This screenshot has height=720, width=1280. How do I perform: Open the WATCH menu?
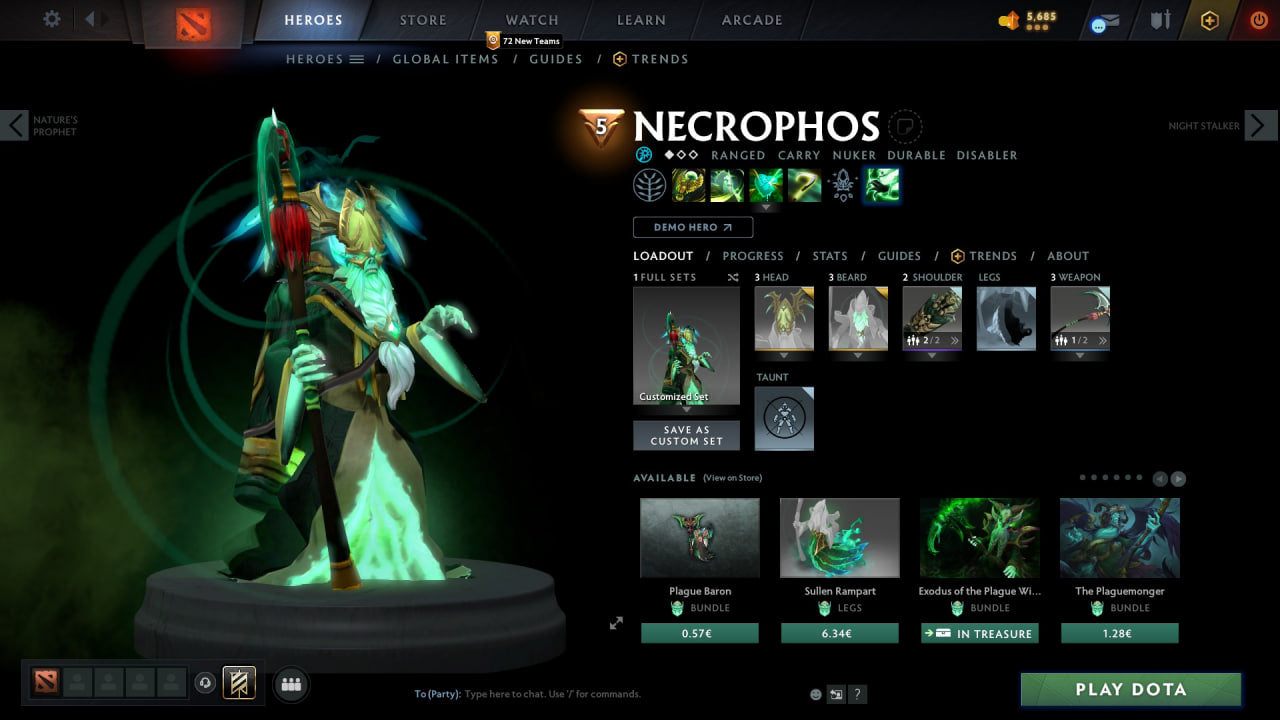coord(531,19)
